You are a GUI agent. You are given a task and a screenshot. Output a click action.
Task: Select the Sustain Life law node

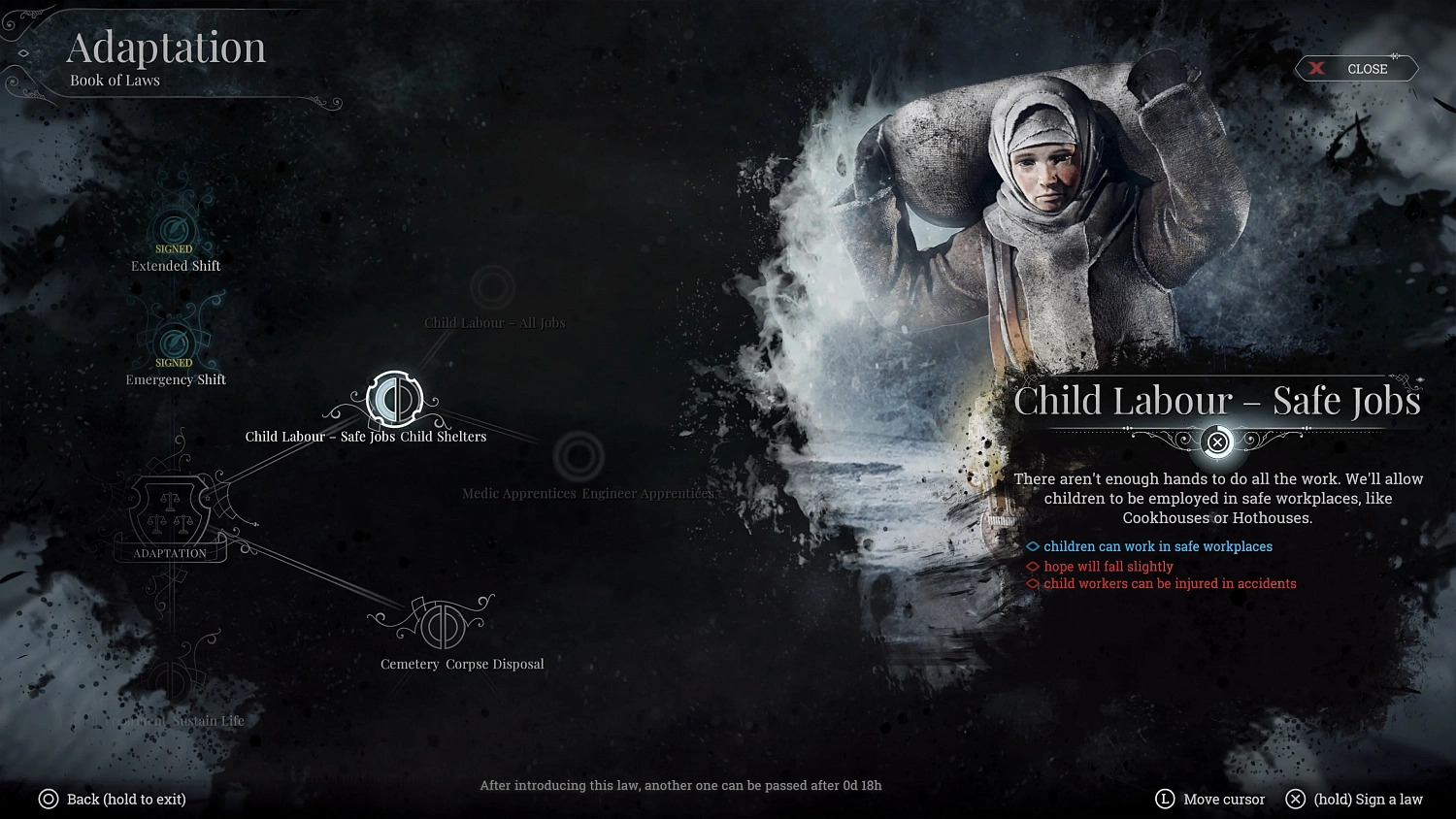tap(207, 720)
